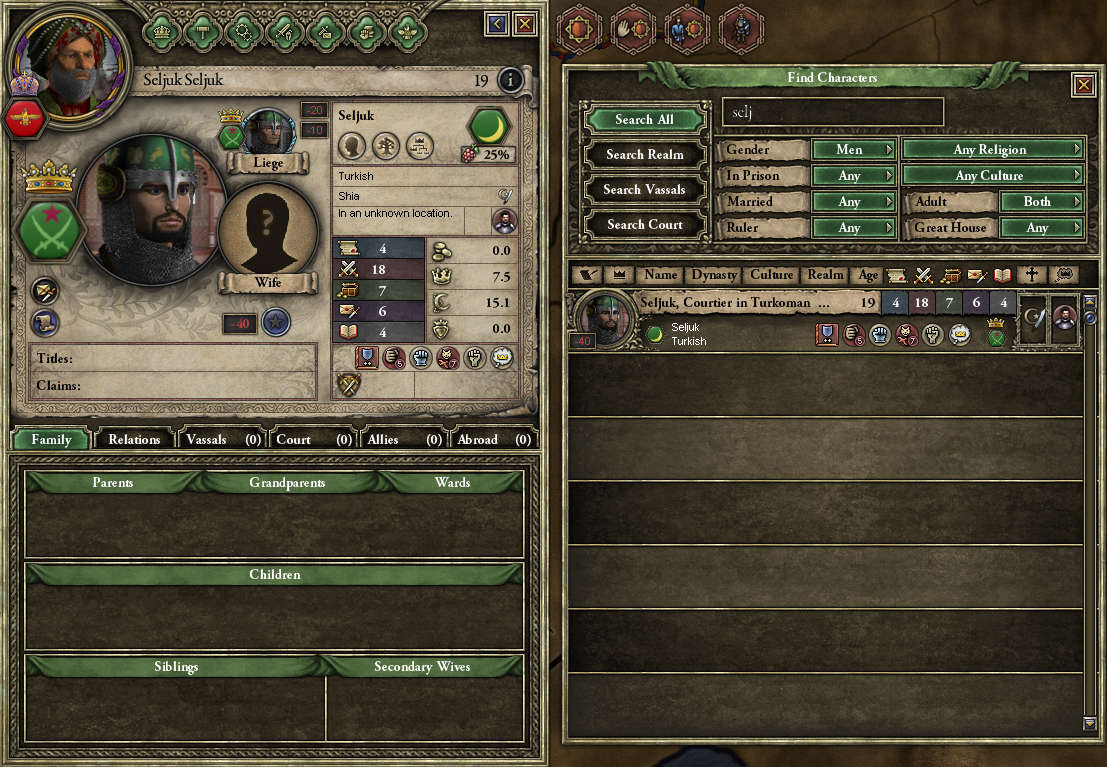Image resolution: width=1107 pixels, height=767 pixels.
Task: Go back to previous character
Action: pyautogui.click(x=497, y=23)
